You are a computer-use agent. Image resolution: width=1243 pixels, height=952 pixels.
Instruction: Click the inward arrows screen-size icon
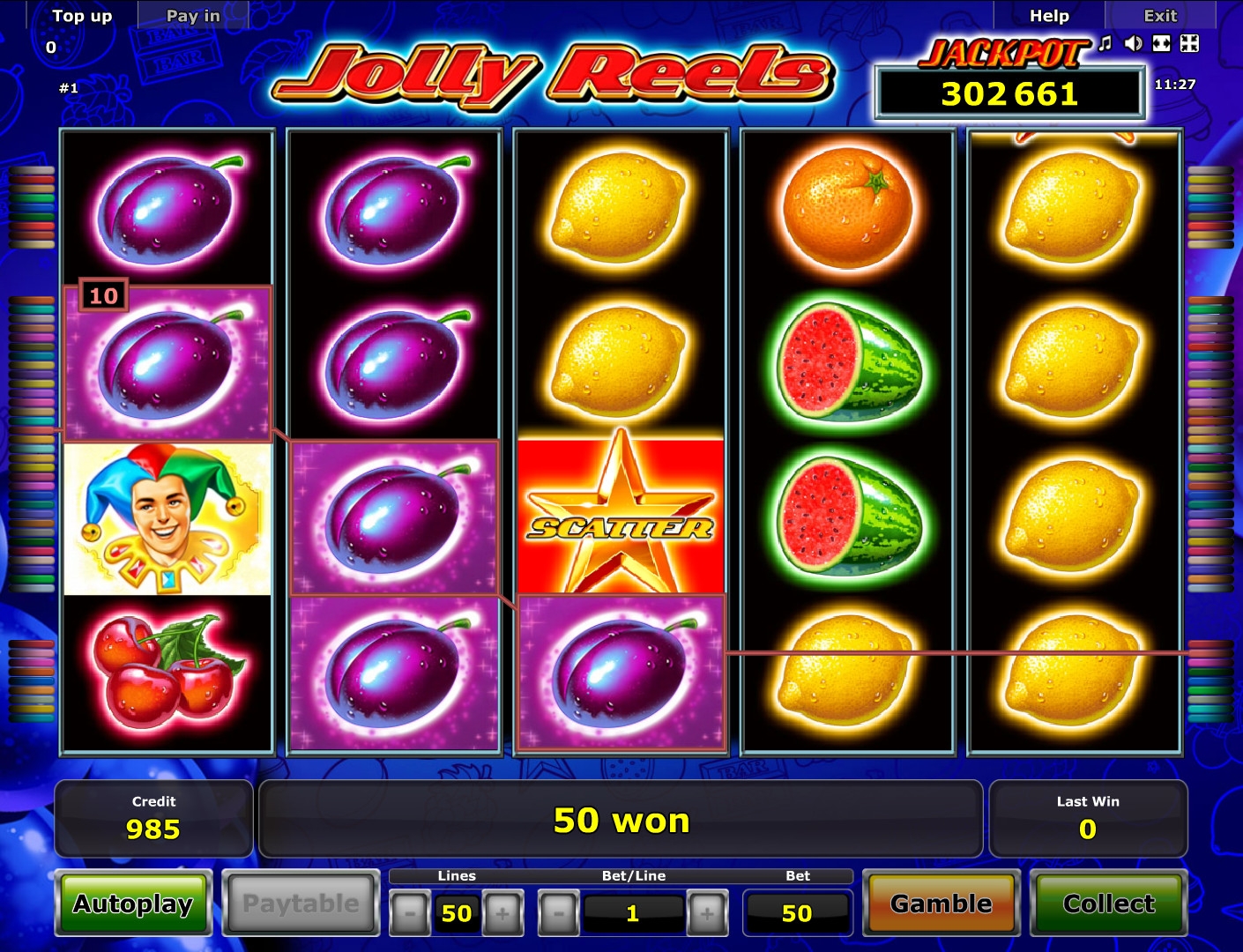tap(1189, 43)
